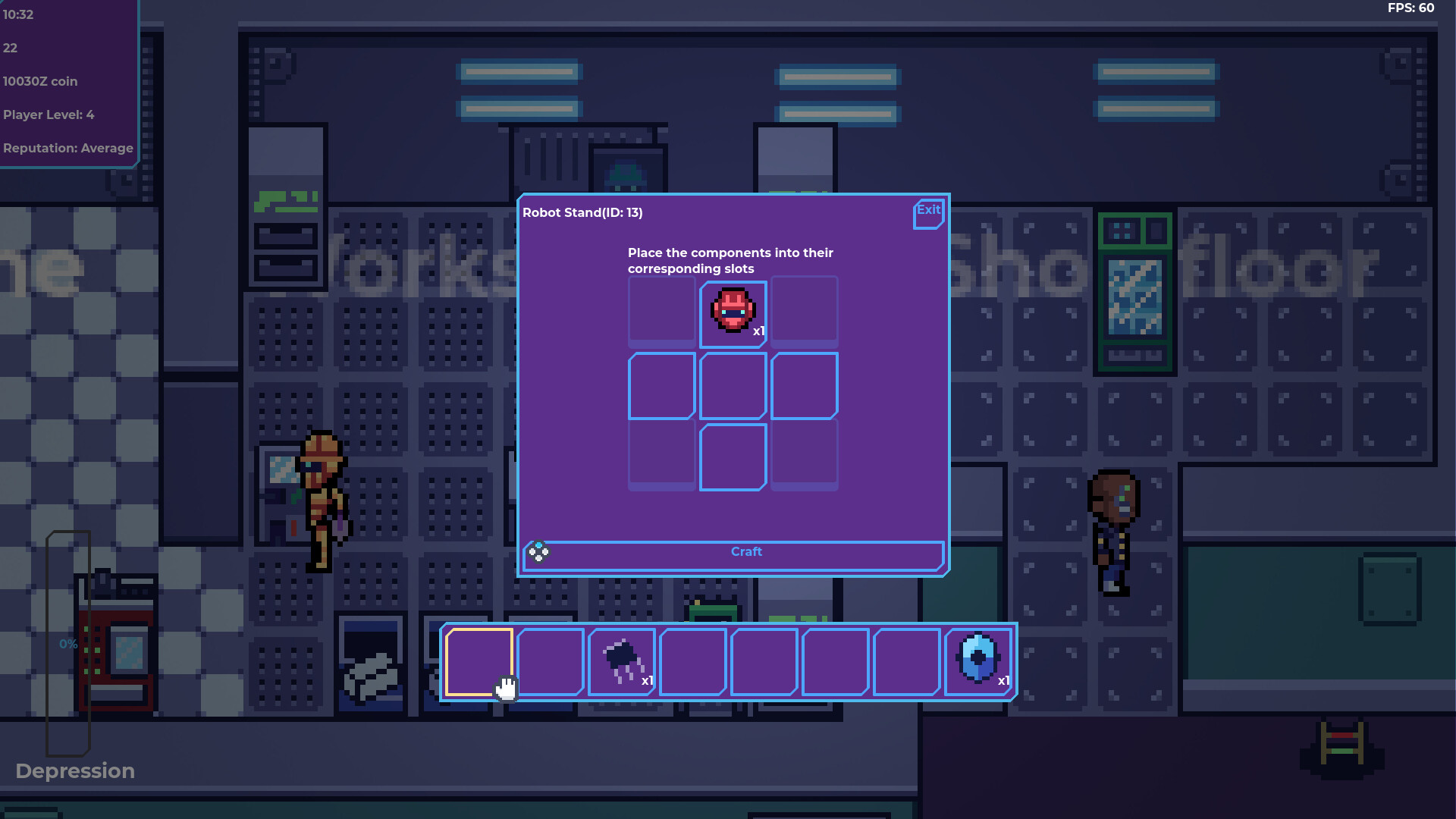Click the Reputation: Average stats panel
This screenshot has height=819, width=1456.
coord(67,148)
